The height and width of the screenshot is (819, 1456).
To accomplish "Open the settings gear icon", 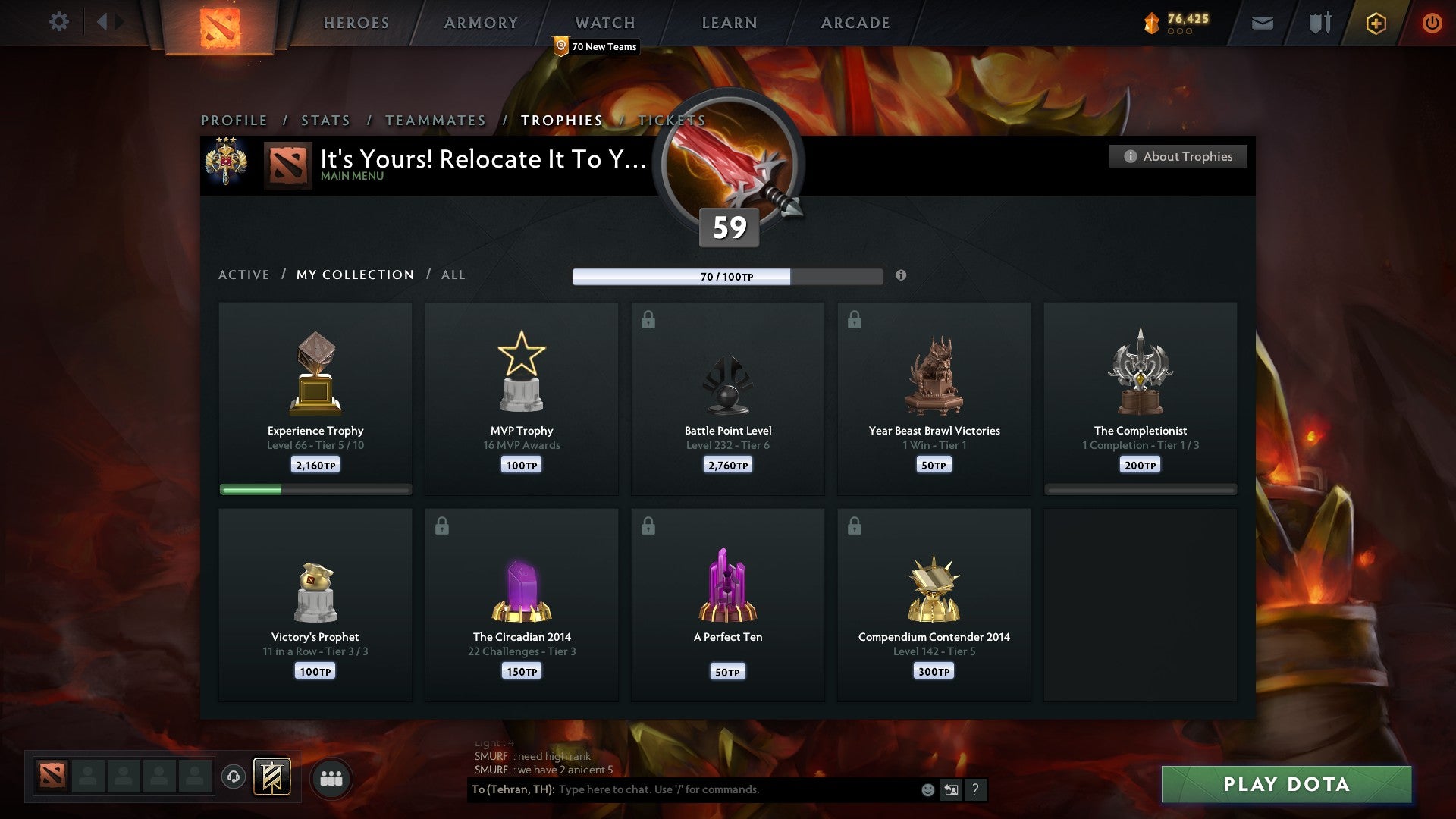I will point(58,22).
